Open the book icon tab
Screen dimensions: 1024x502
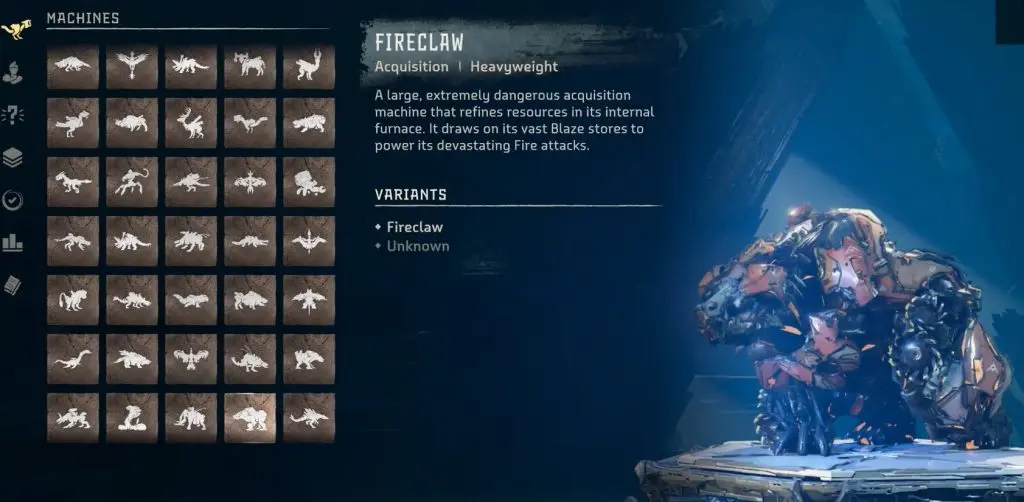pyautogui.click(x=14, y=286)
